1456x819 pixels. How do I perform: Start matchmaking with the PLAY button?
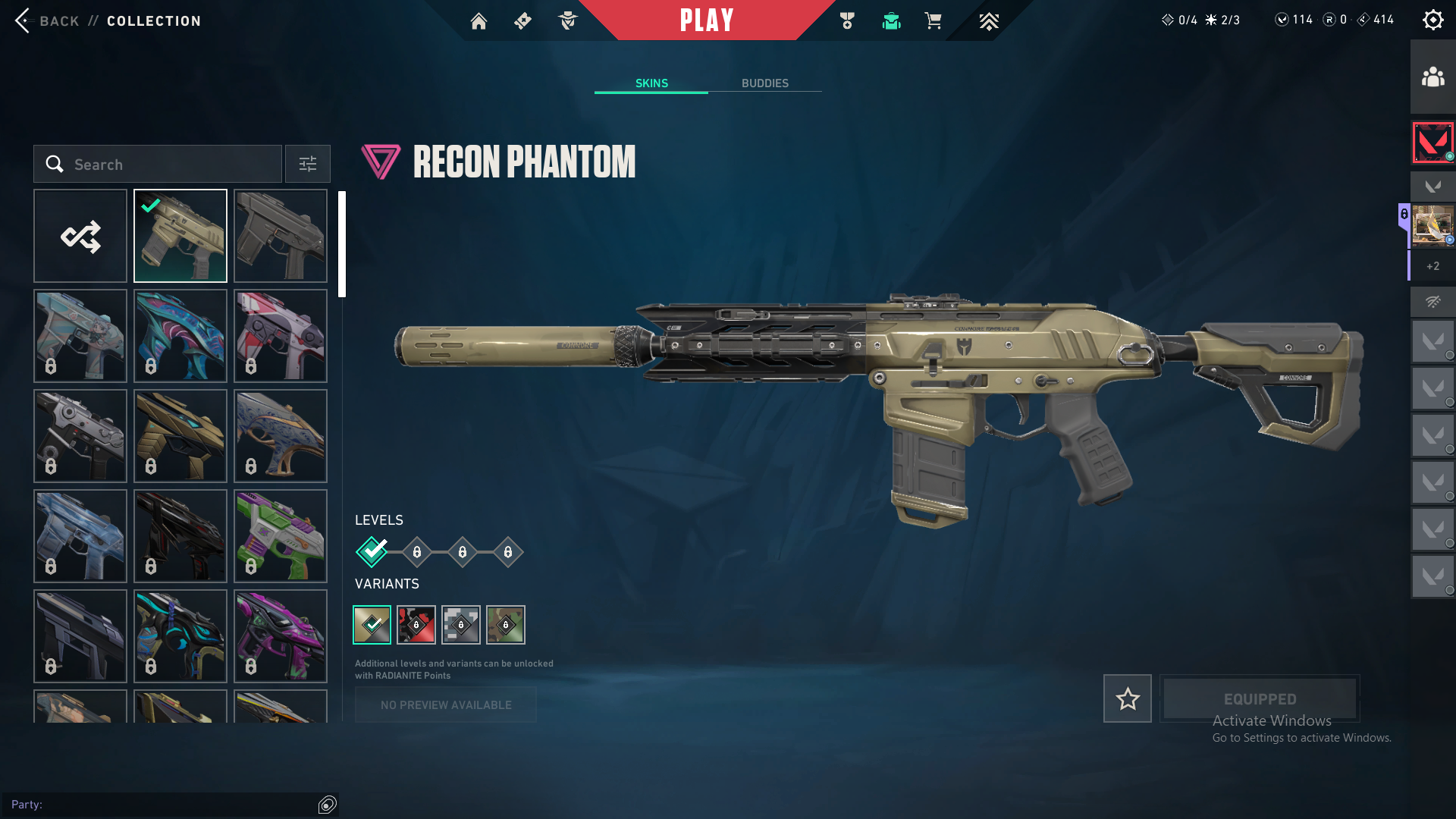(x=706, y=20)
